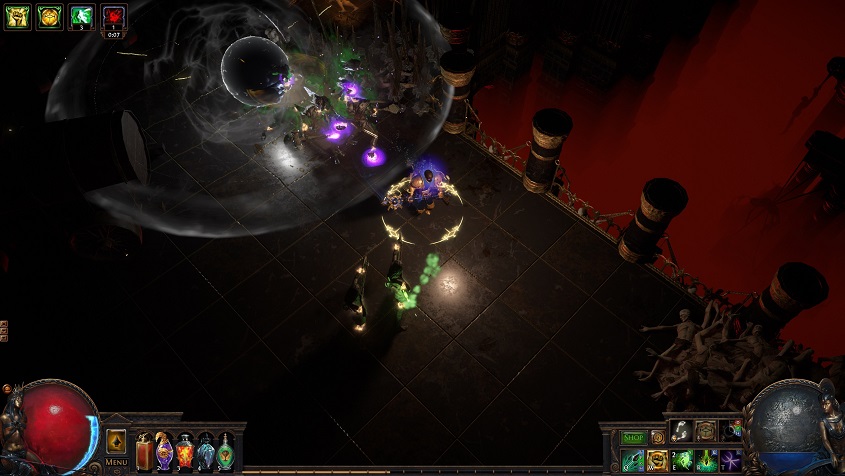Select the footprints move skill
845x476 pixels.
(681, 431)
